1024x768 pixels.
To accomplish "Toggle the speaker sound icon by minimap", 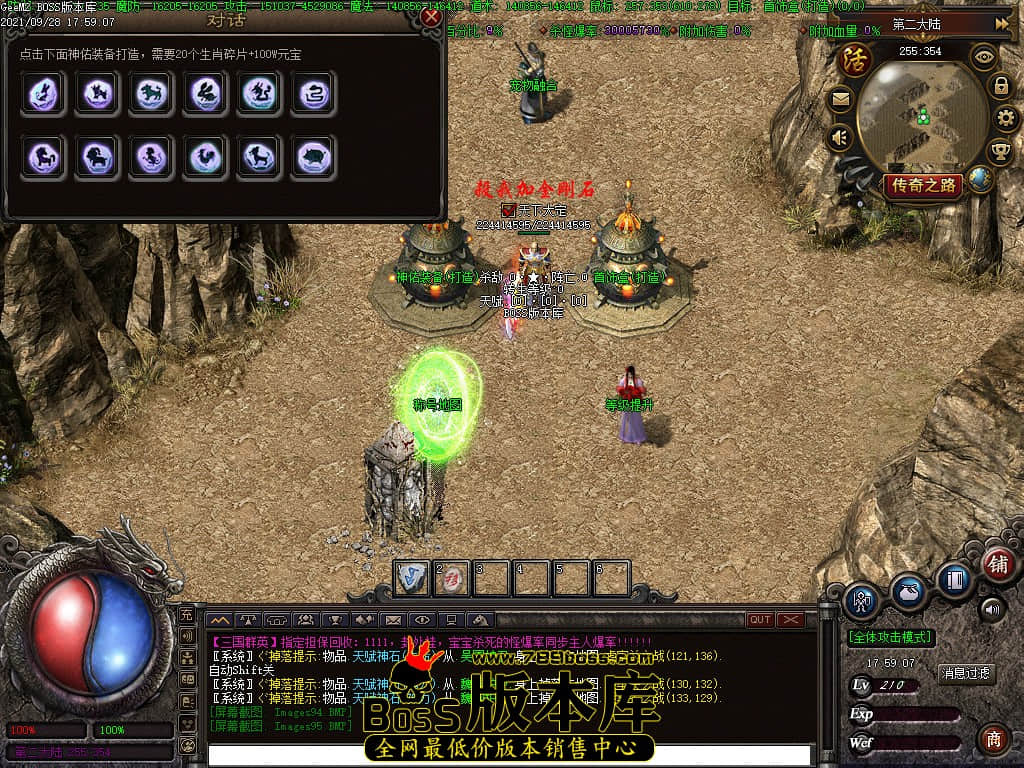I will (x=840, y=137).
